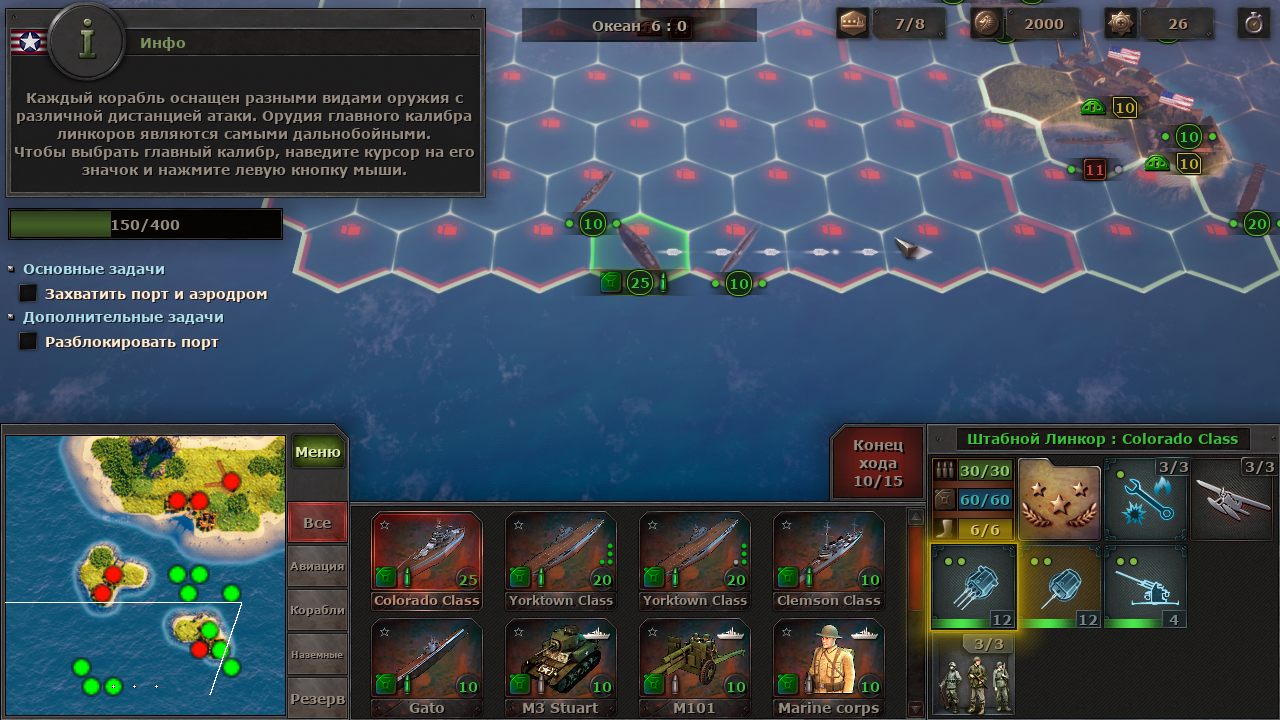Click the stopwatch icon in the top bar
This screenshot has width=1280, height=720.
click(x=1252, y=23)
